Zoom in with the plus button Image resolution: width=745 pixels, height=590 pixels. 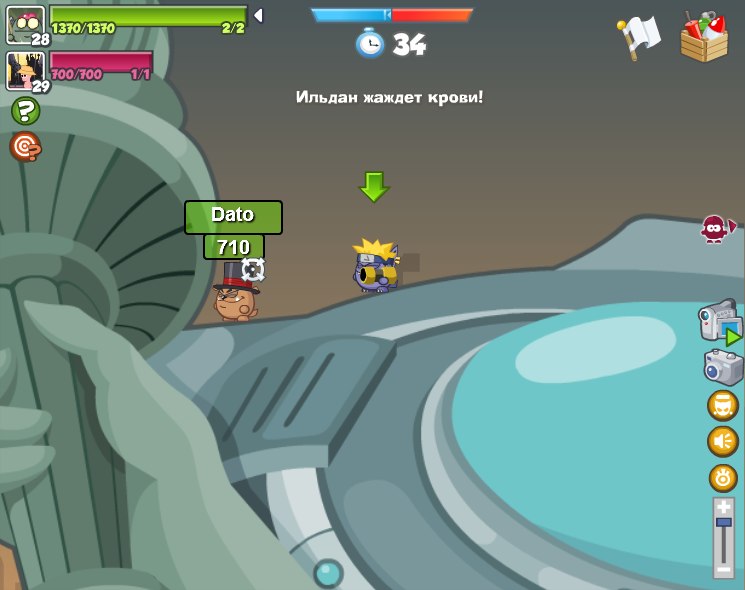(723, 507)
